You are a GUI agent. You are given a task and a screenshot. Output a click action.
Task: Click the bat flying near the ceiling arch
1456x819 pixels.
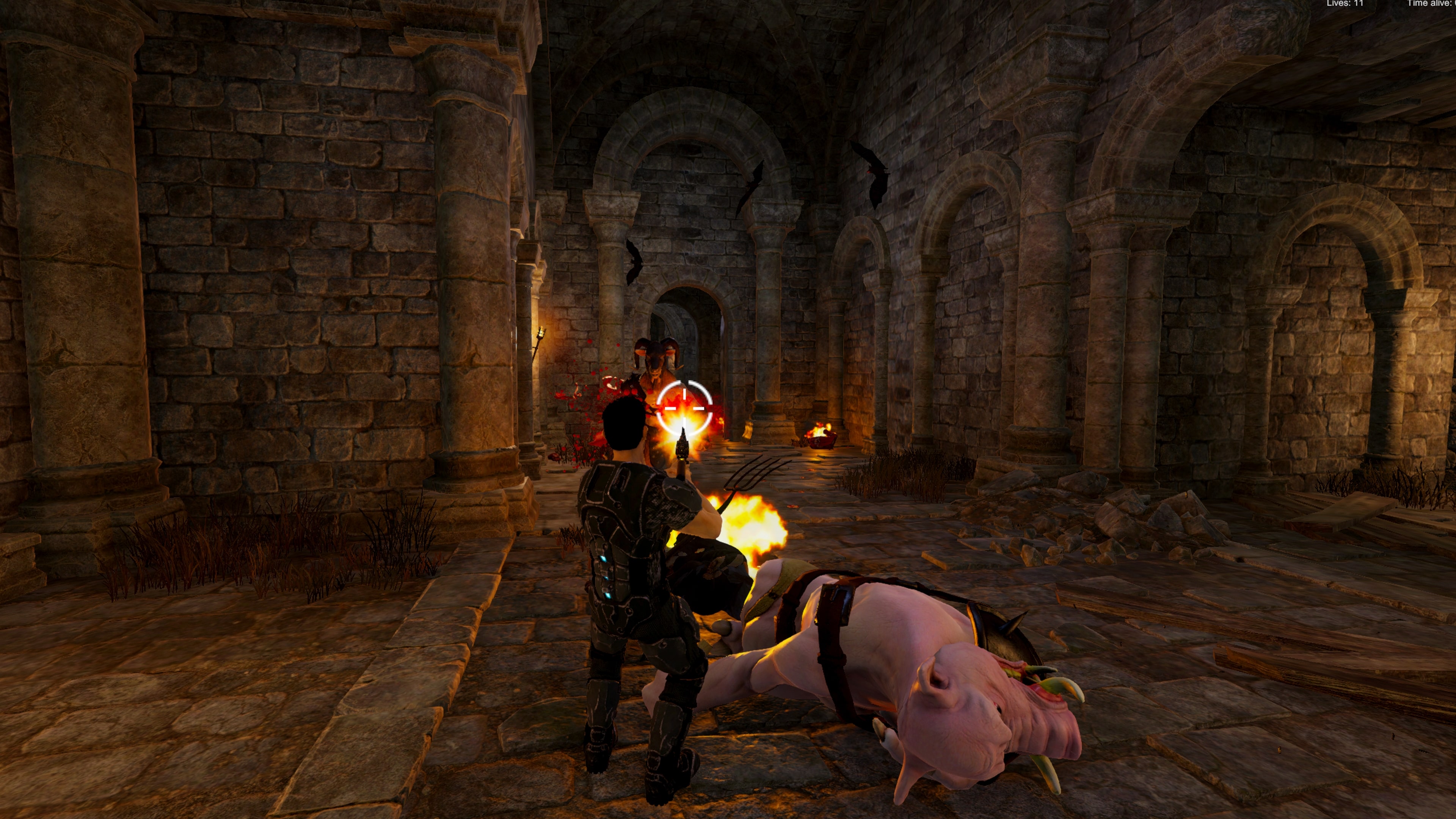coord(752,187)
